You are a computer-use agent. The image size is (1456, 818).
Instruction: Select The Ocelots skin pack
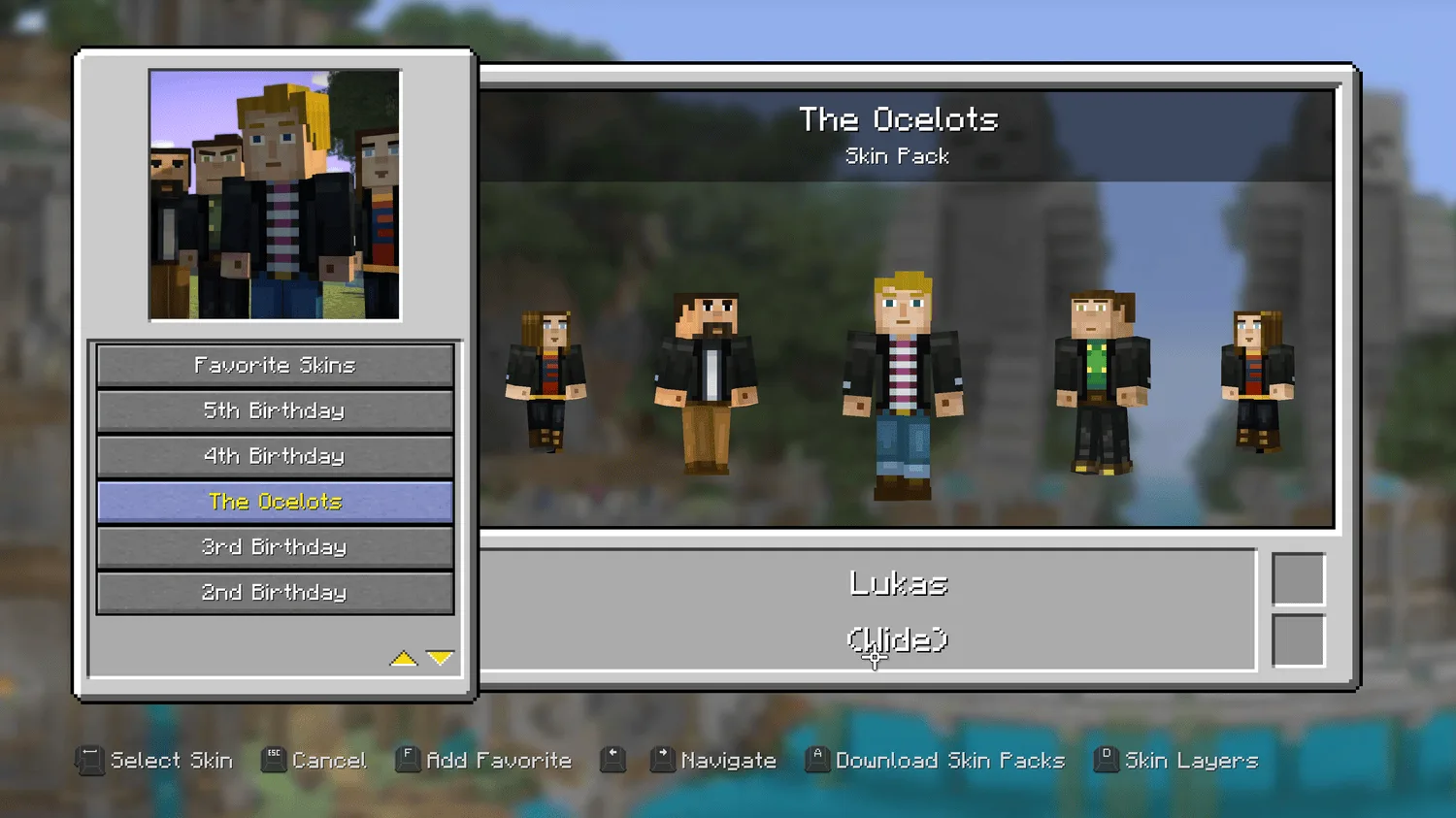pos(275,502)
